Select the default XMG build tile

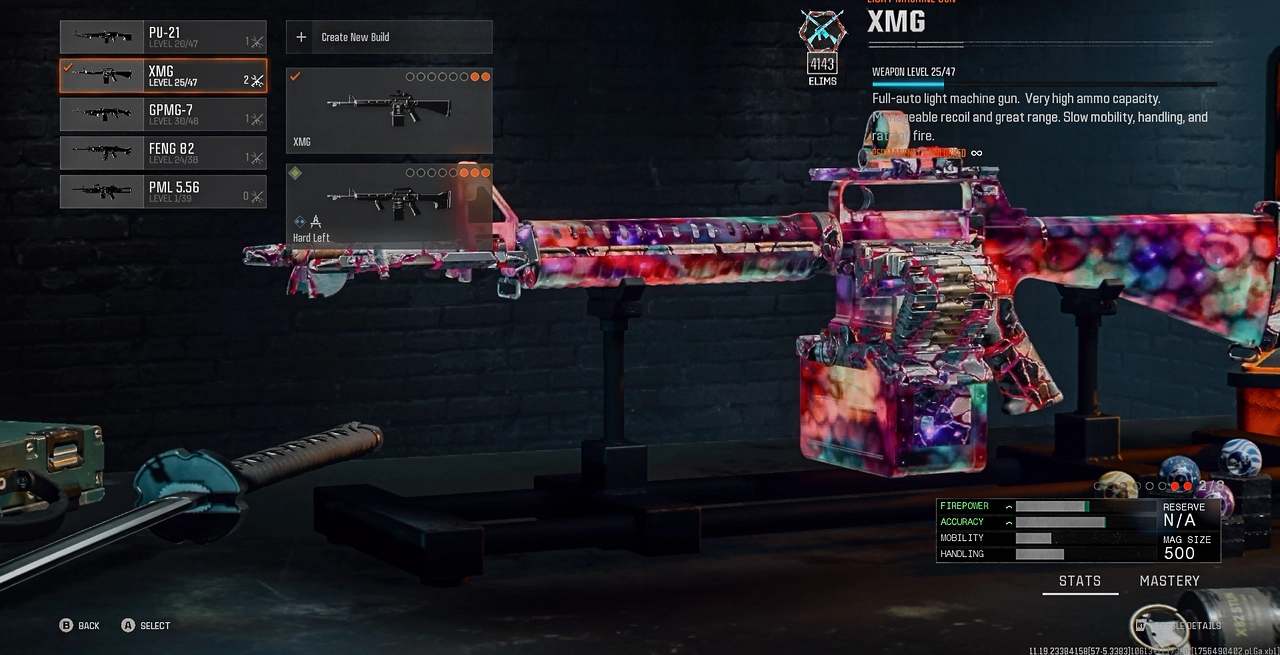pos(389,110)
